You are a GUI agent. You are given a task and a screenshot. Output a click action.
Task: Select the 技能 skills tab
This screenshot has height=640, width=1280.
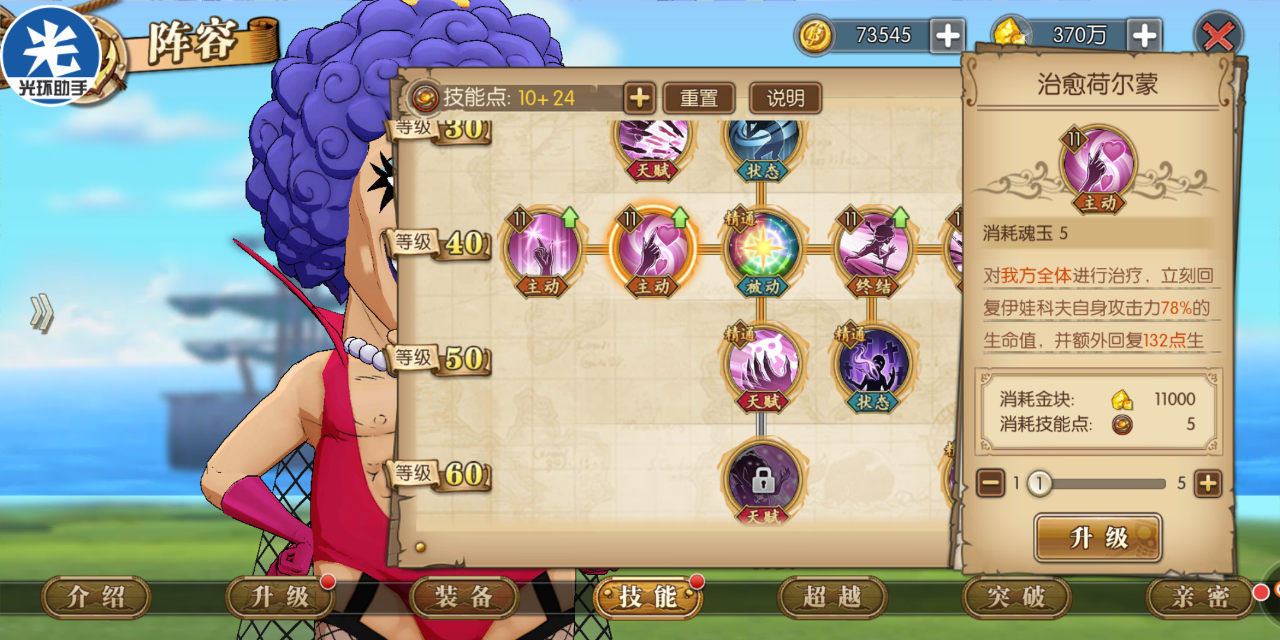click(647, 598)
